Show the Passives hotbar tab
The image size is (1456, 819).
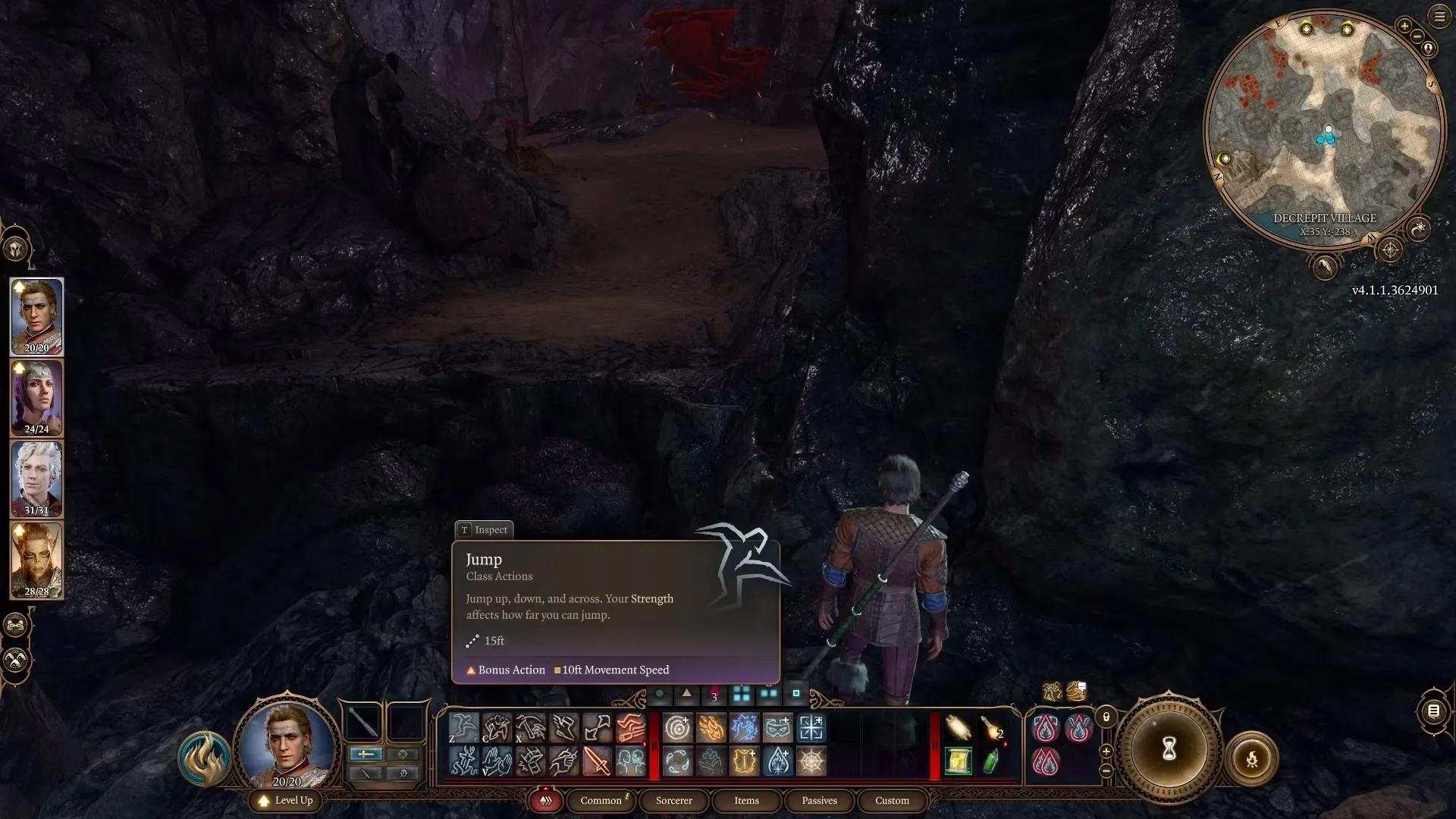coord(819,800)
